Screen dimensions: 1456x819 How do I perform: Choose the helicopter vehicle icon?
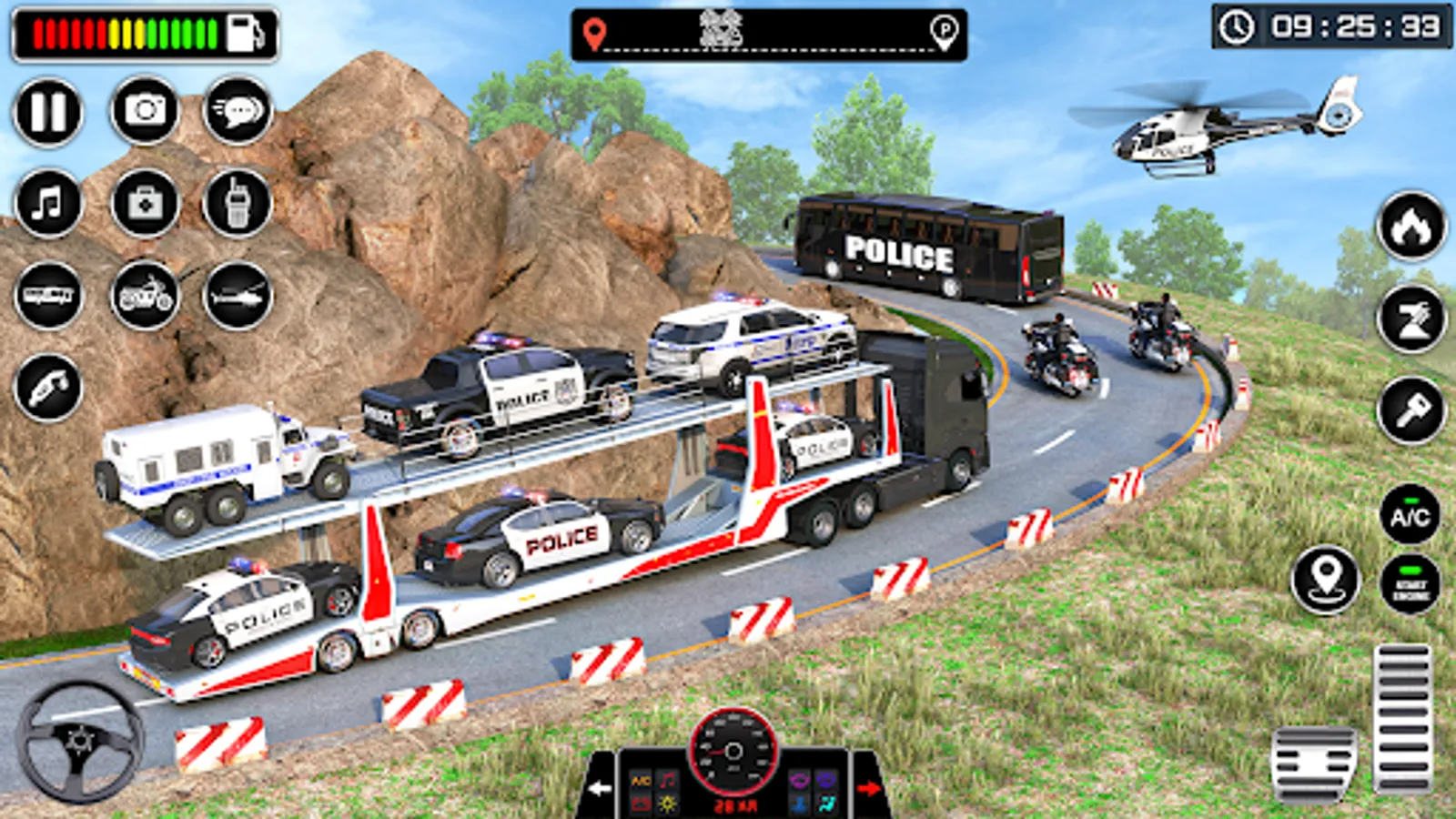(238, 296)
